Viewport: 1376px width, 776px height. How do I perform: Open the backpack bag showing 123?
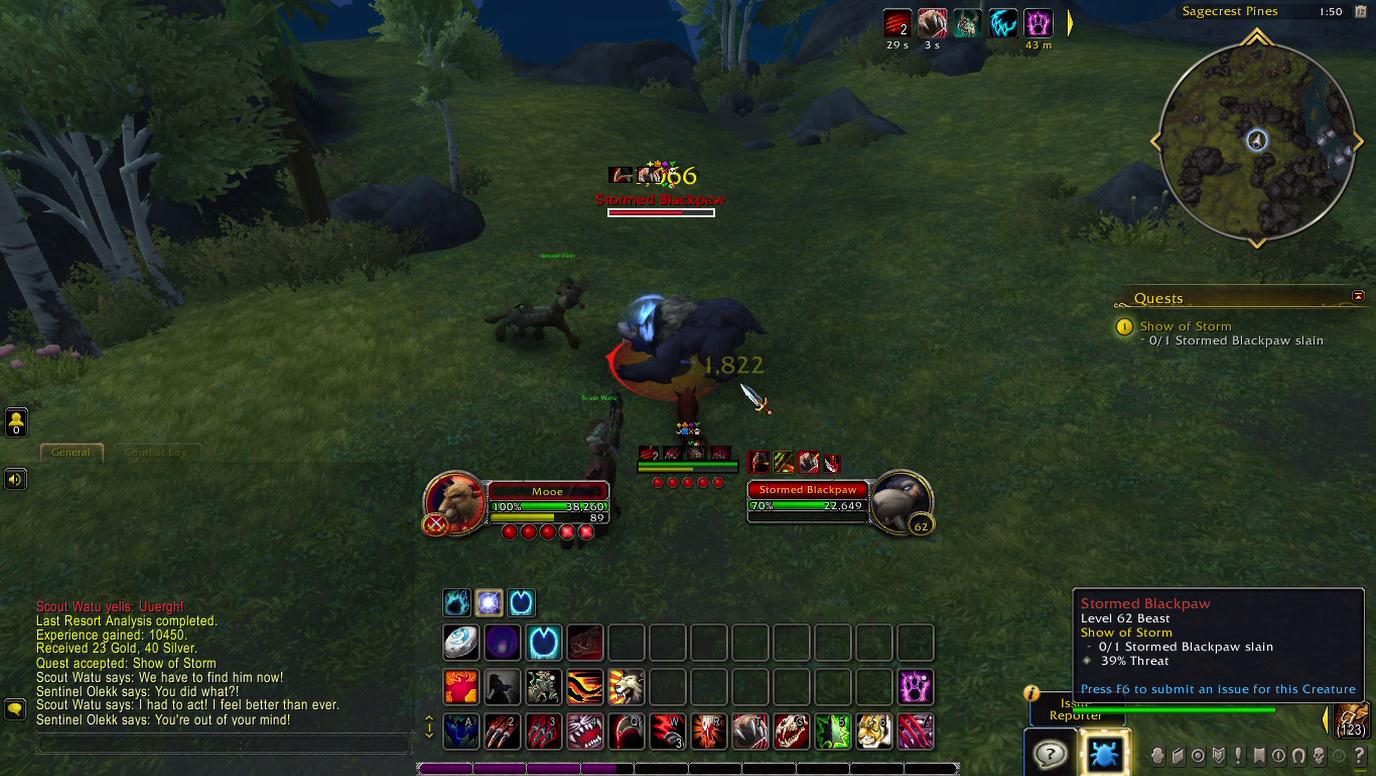(x=1351, y=720)
